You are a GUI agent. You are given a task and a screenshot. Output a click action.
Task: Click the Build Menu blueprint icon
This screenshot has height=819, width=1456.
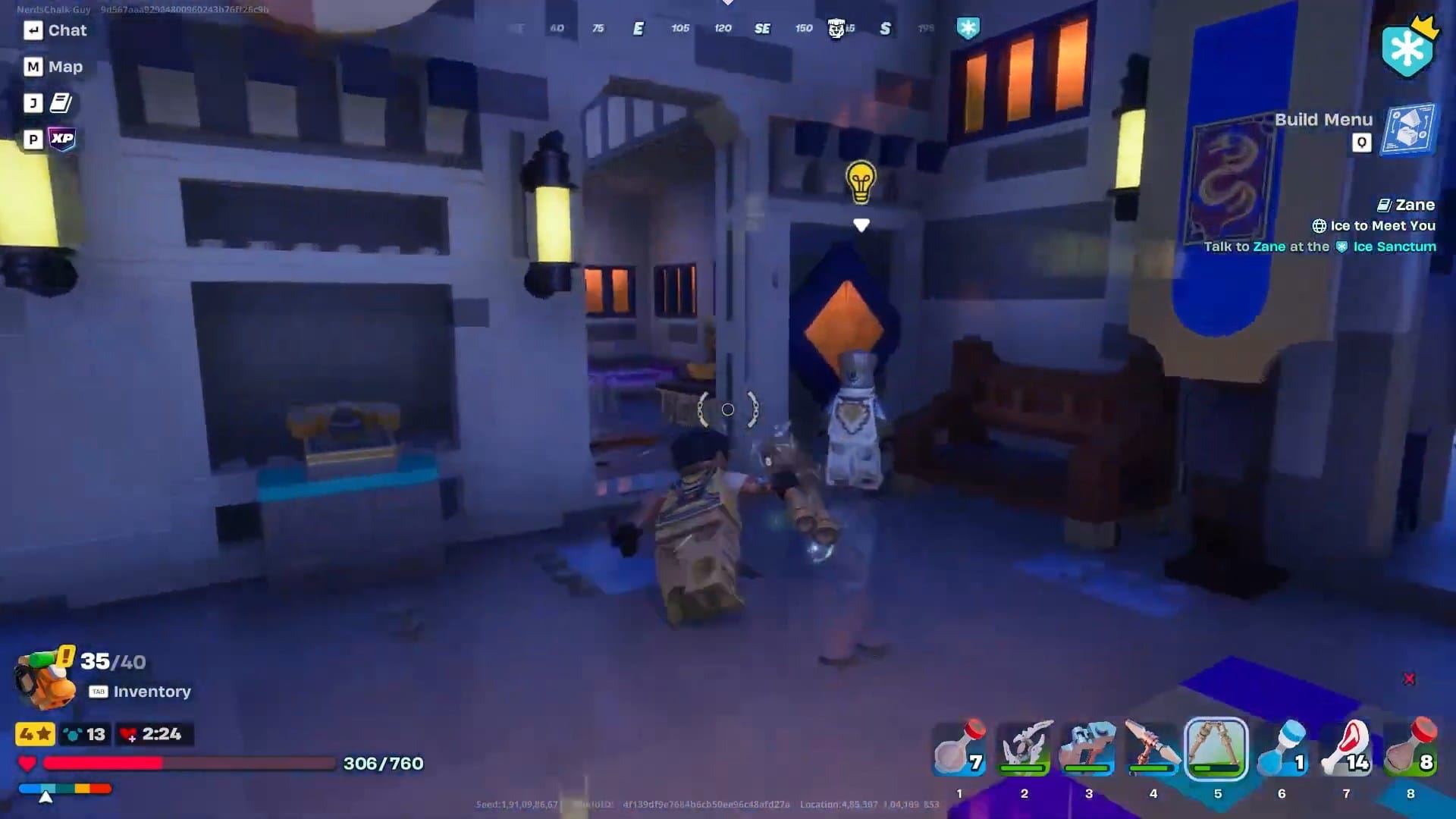tap(1407, 130)
